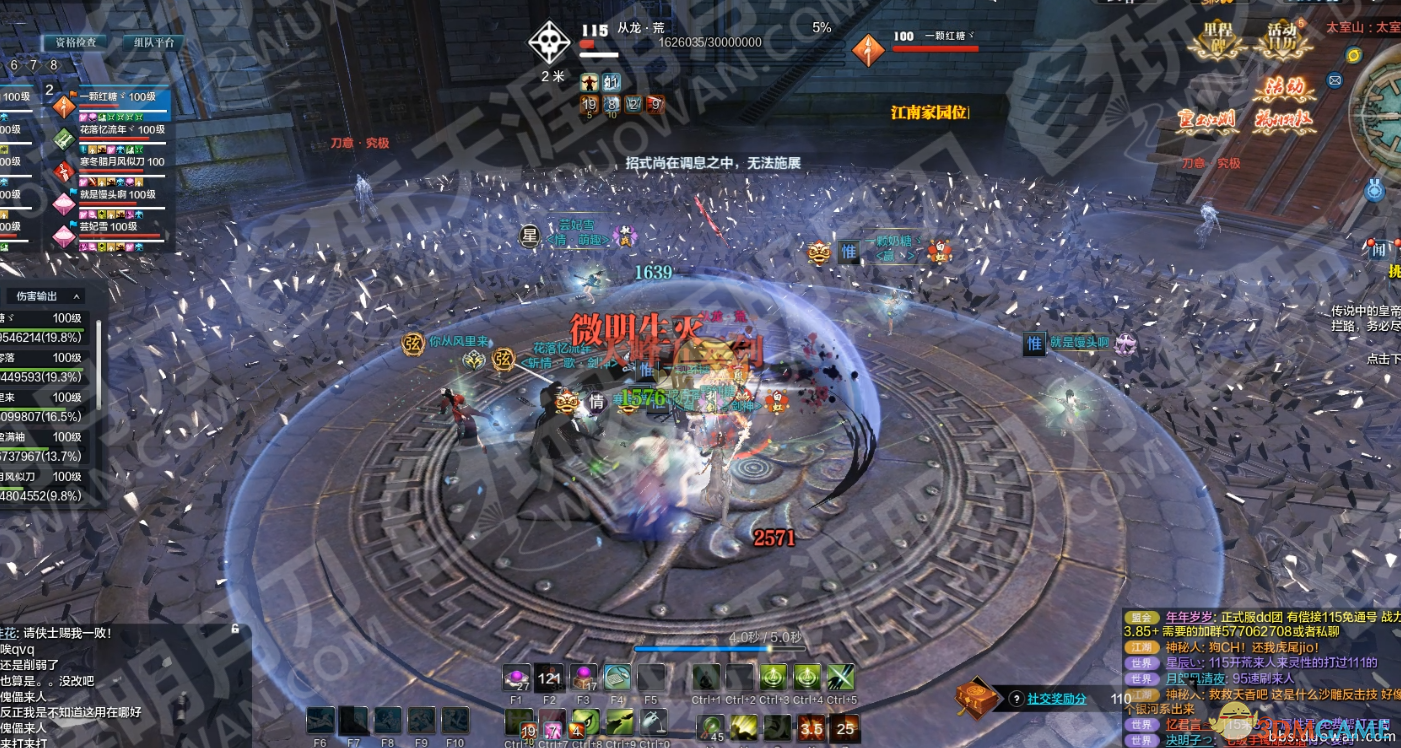Use the F4 keyboard-and-mouse icon slot
The image size is (1401, 748).
617,678
